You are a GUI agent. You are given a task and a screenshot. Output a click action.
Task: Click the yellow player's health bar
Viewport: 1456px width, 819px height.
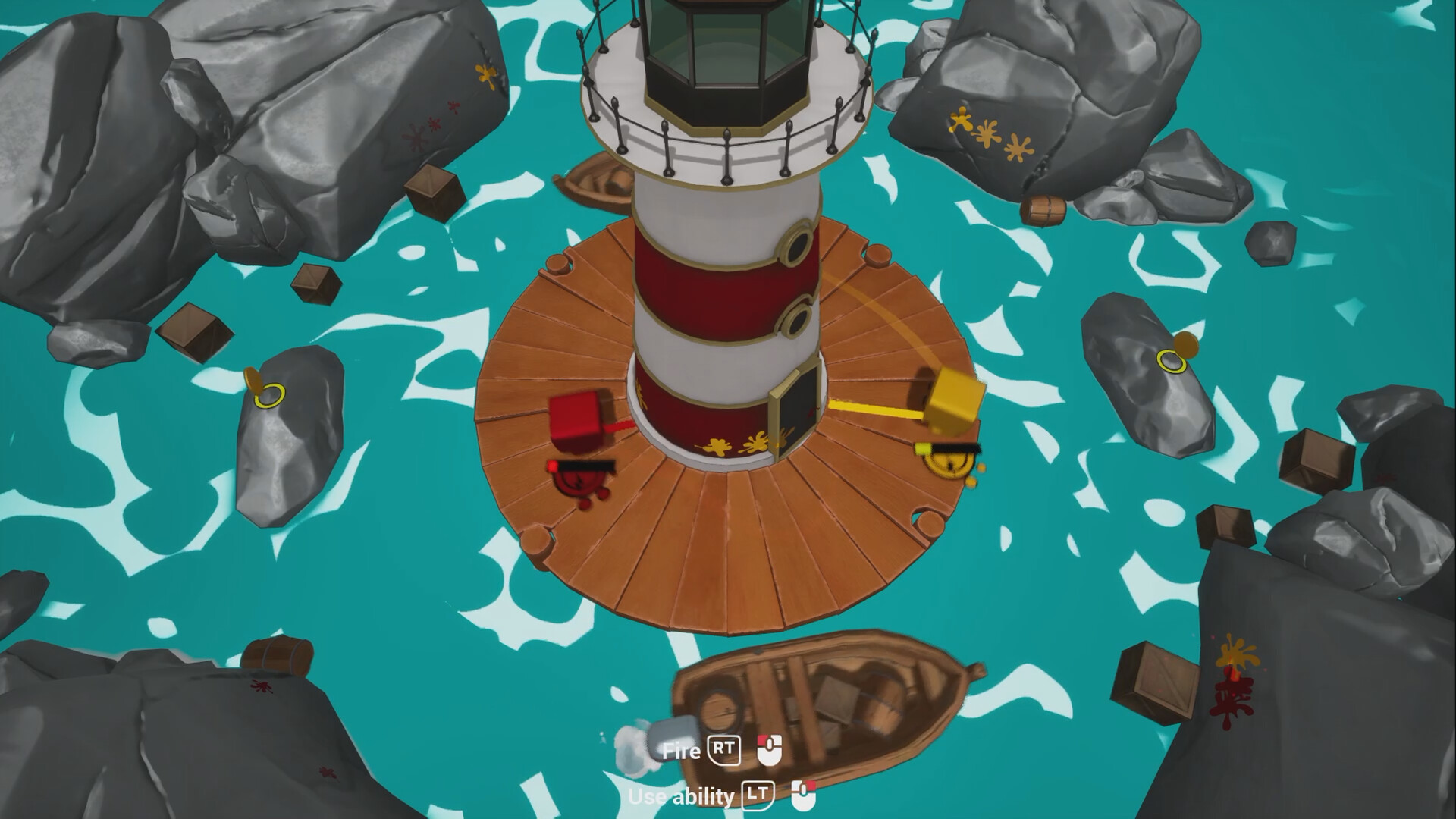click(x=949, y=449)
